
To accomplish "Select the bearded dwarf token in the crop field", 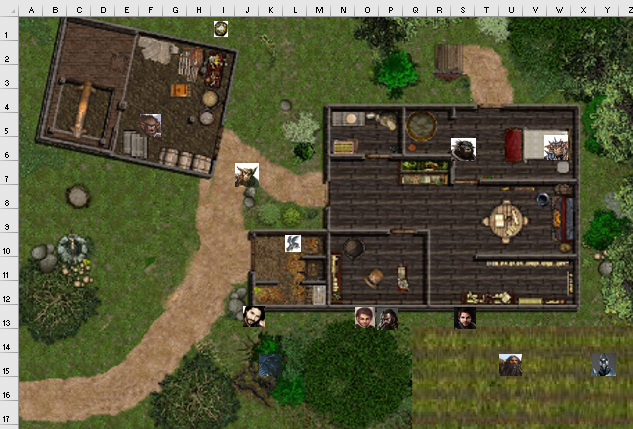I will (511, 365).
